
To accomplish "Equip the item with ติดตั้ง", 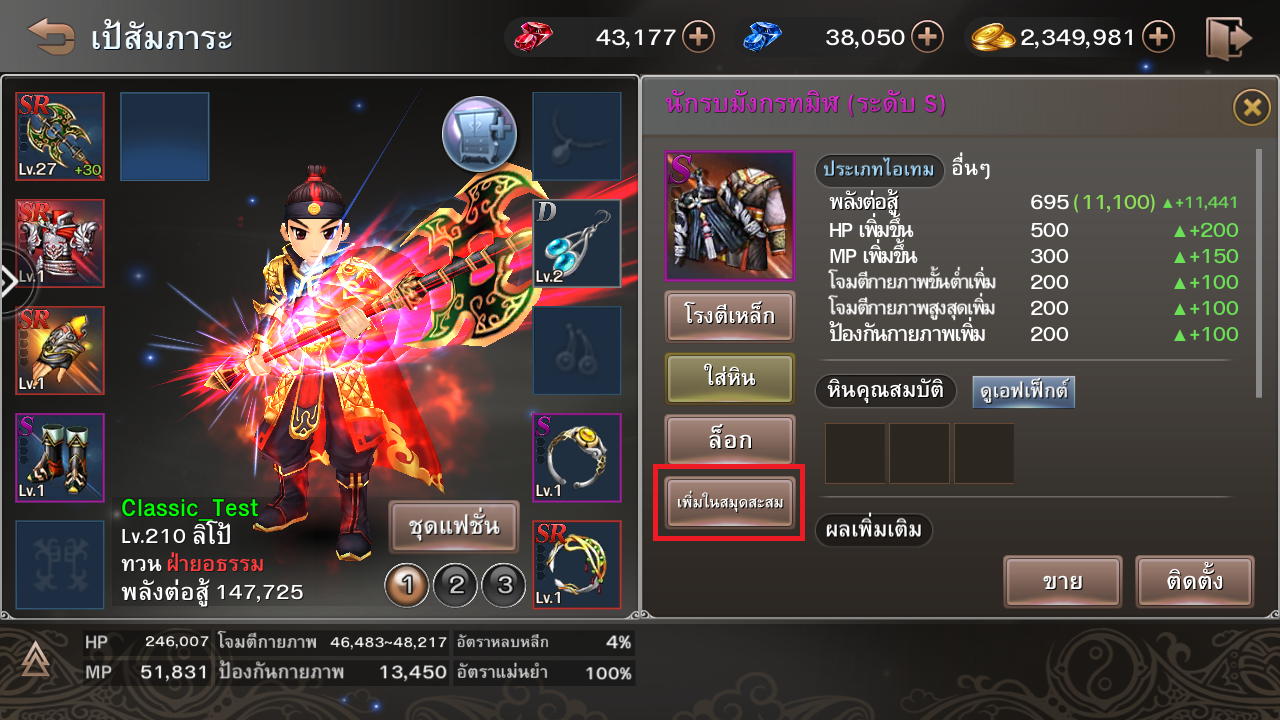I will tap(1195, 581).
